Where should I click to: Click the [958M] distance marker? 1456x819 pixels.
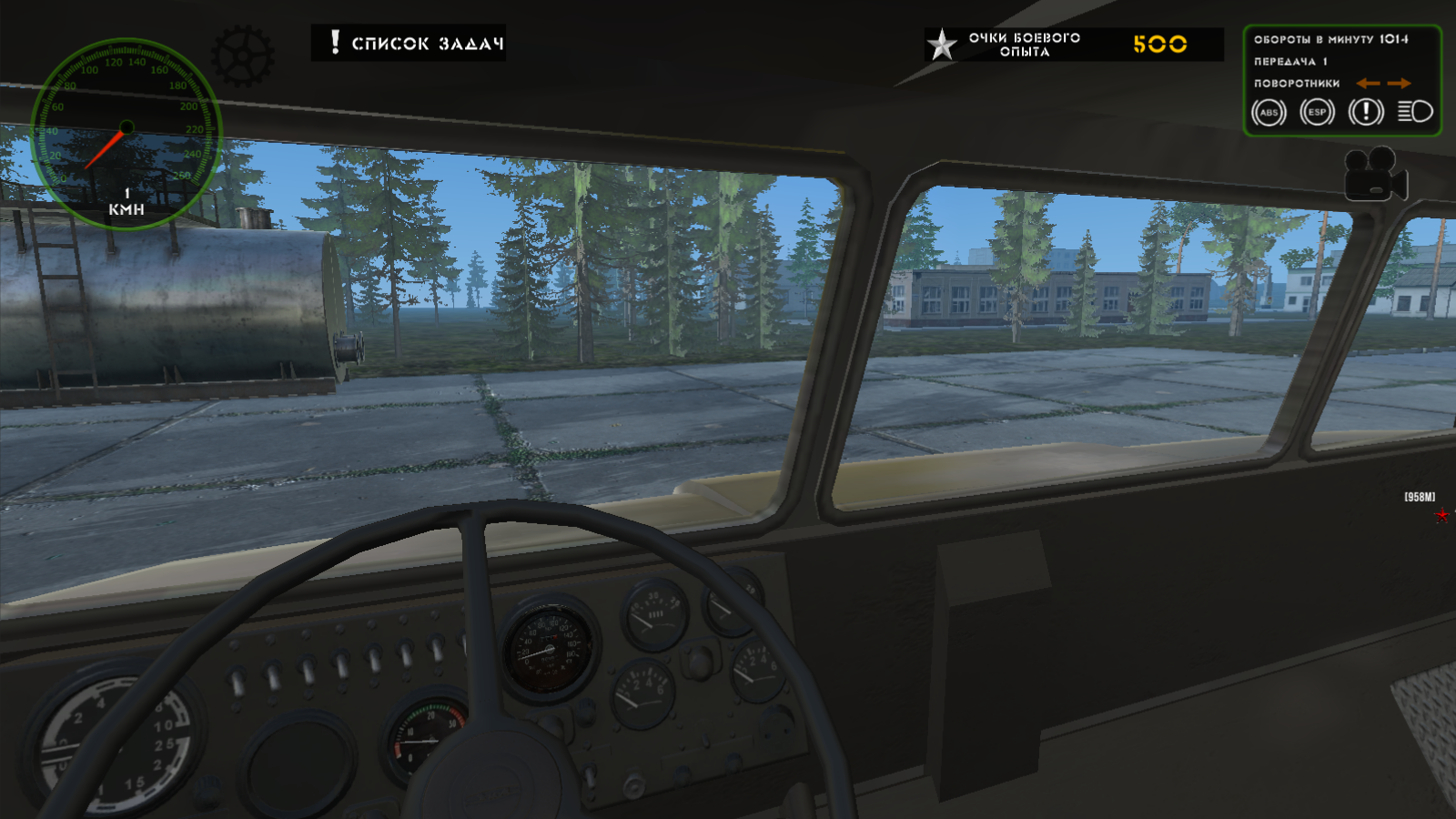[x=1420, y=497]
